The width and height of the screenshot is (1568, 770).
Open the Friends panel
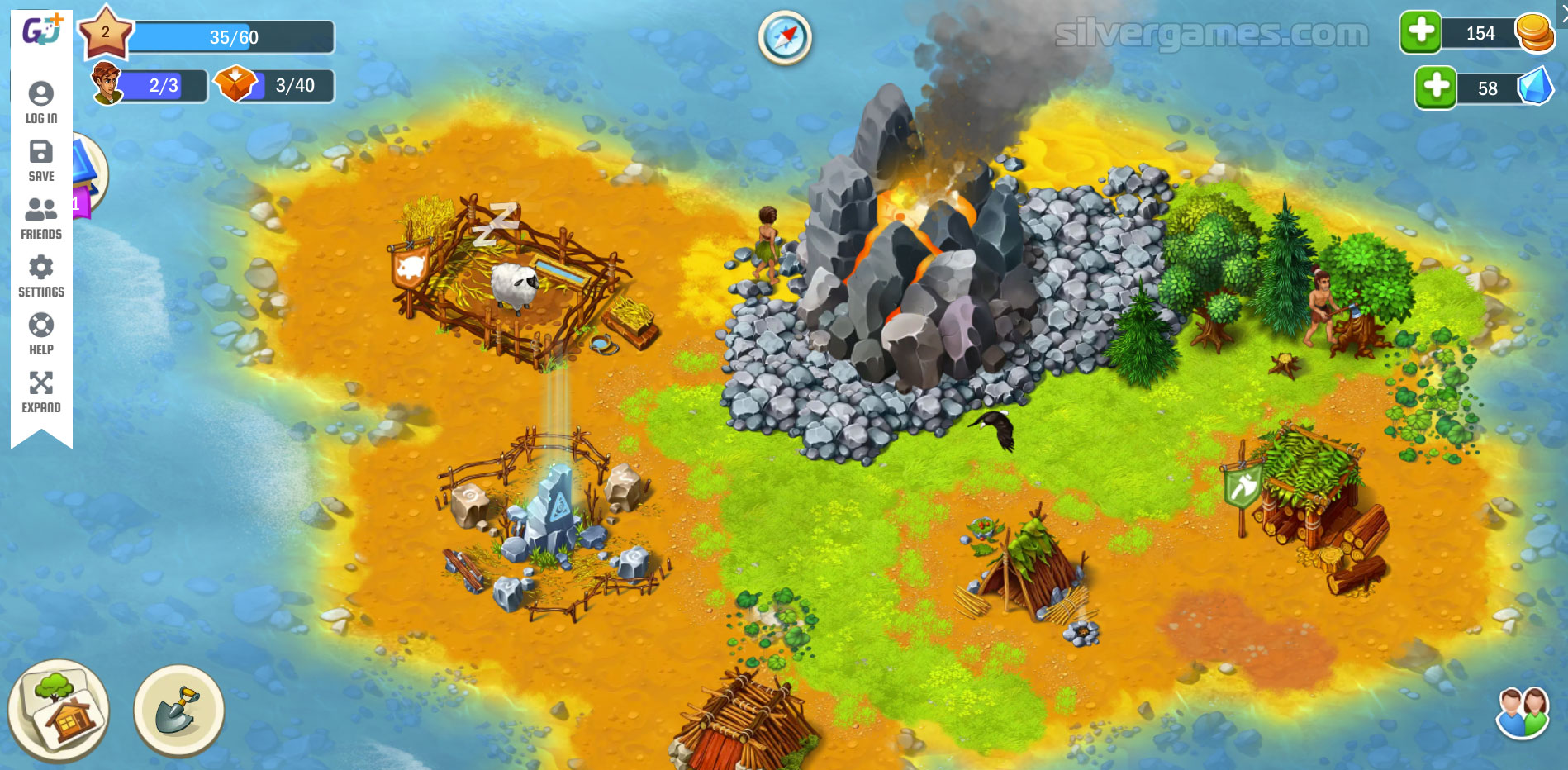point(41,218)
